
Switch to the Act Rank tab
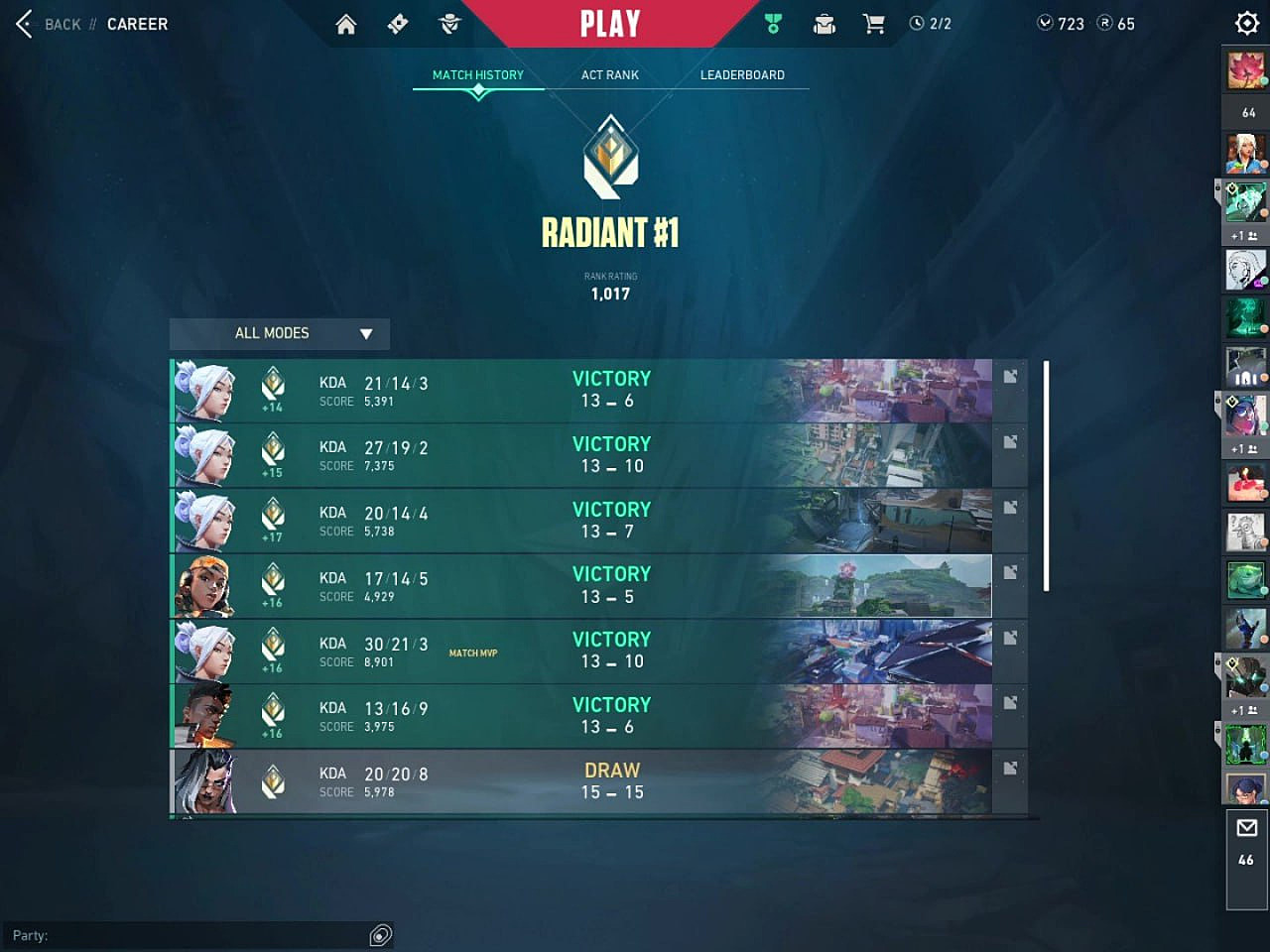(609, 75)
